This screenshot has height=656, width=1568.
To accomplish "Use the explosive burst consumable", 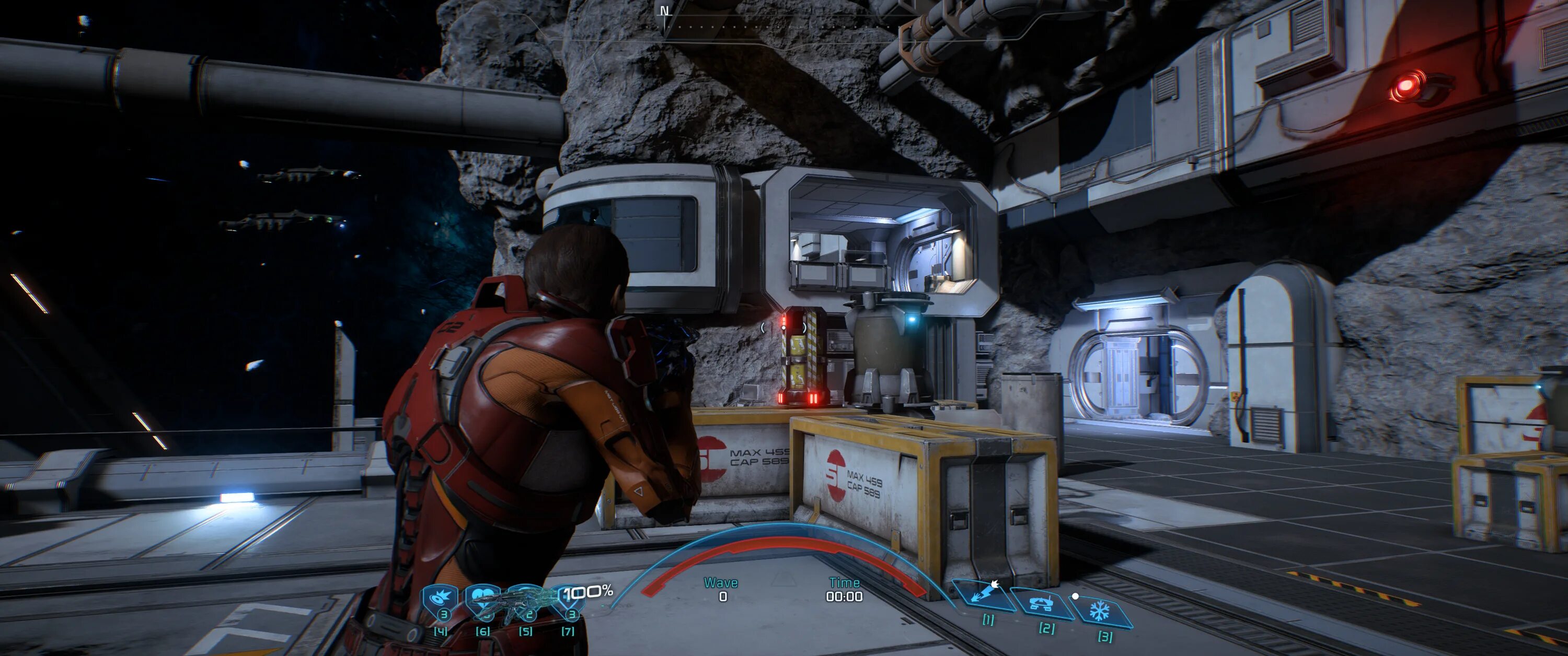I will 441,598.
